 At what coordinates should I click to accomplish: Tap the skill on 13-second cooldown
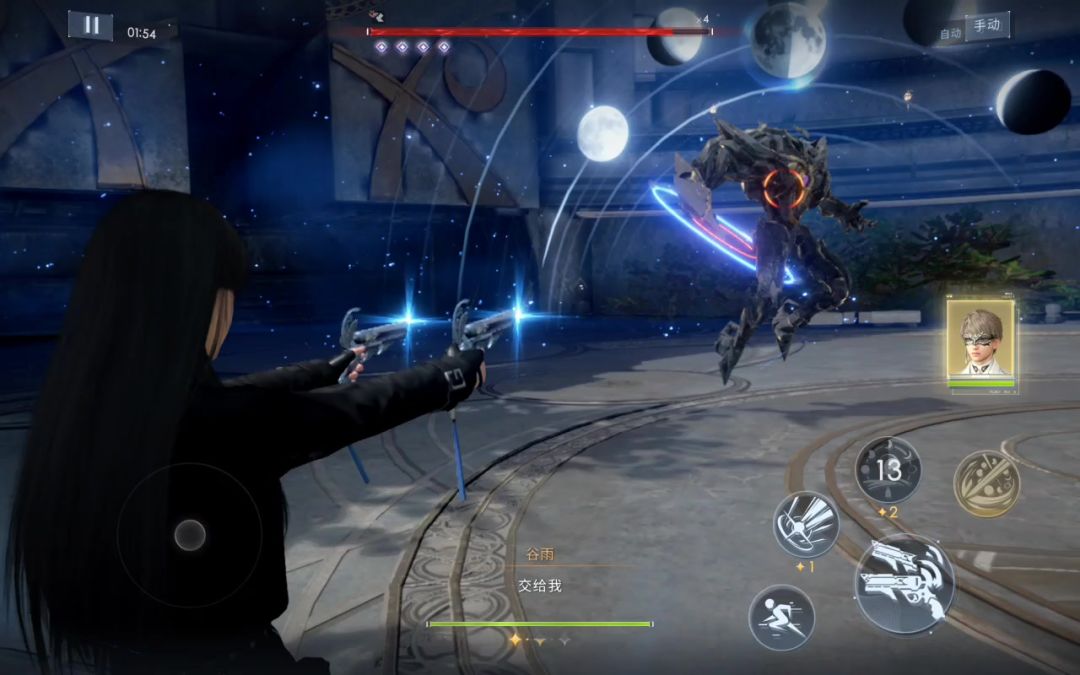pyautogui.click(x=888, y=469)
